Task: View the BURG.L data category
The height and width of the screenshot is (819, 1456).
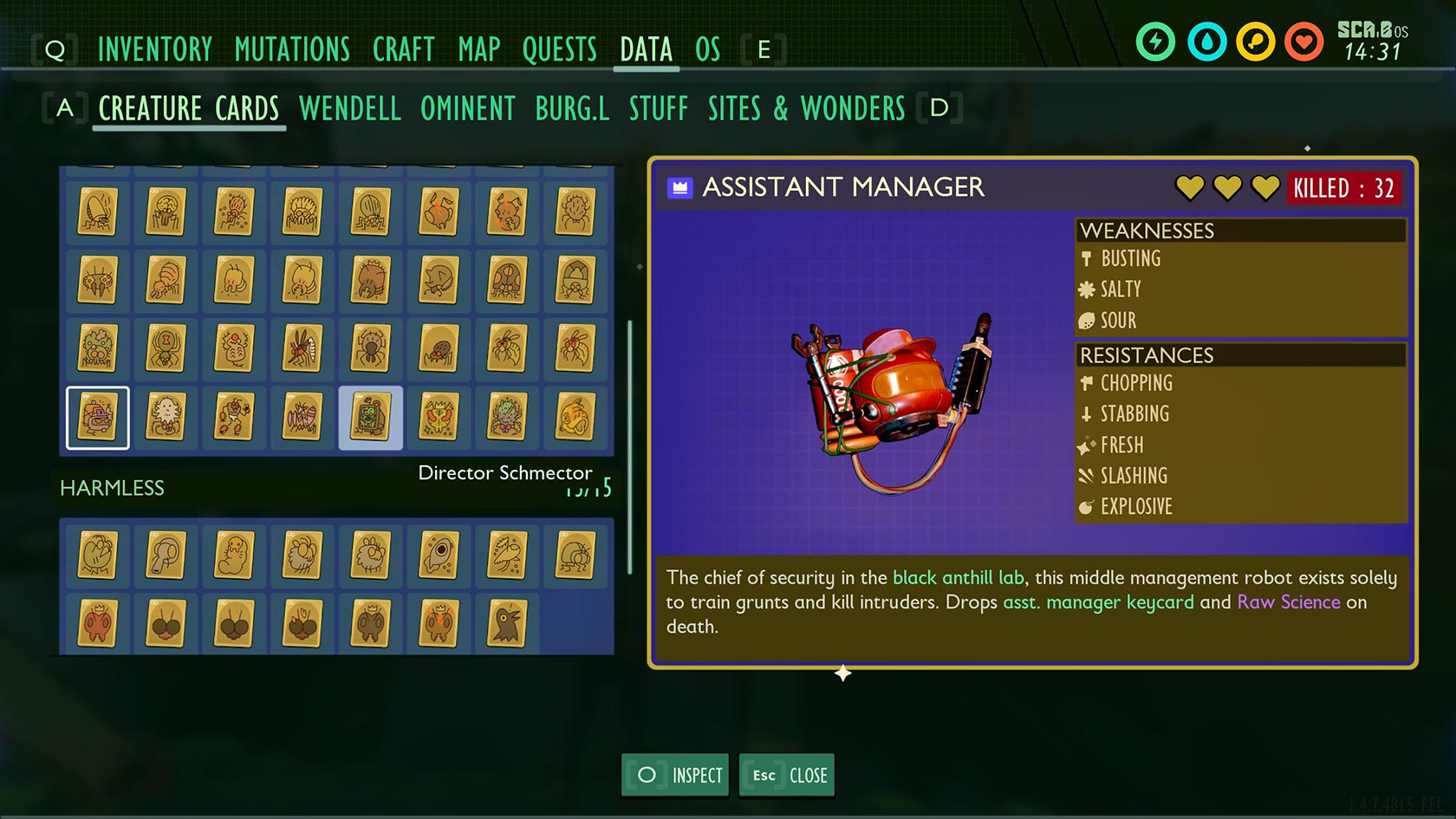Action: [x=572, y=109]
